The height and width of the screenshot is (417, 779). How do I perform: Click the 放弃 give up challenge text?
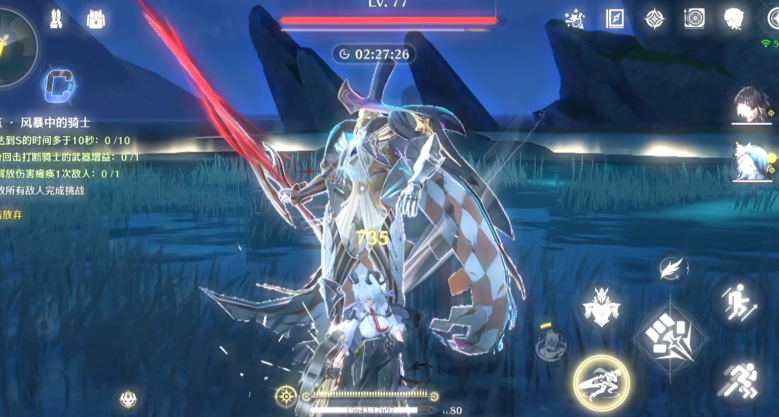(12, 214)
